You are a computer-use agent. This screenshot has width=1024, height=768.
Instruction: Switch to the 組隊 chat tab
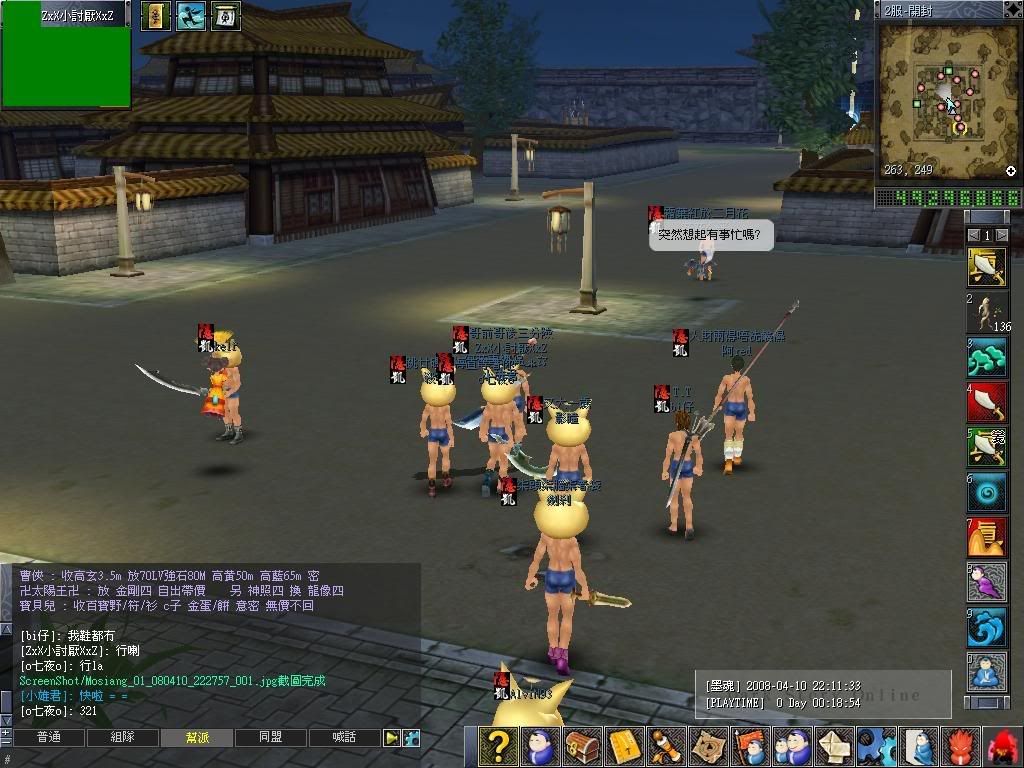pyautogui.click(x=122, y=738)
